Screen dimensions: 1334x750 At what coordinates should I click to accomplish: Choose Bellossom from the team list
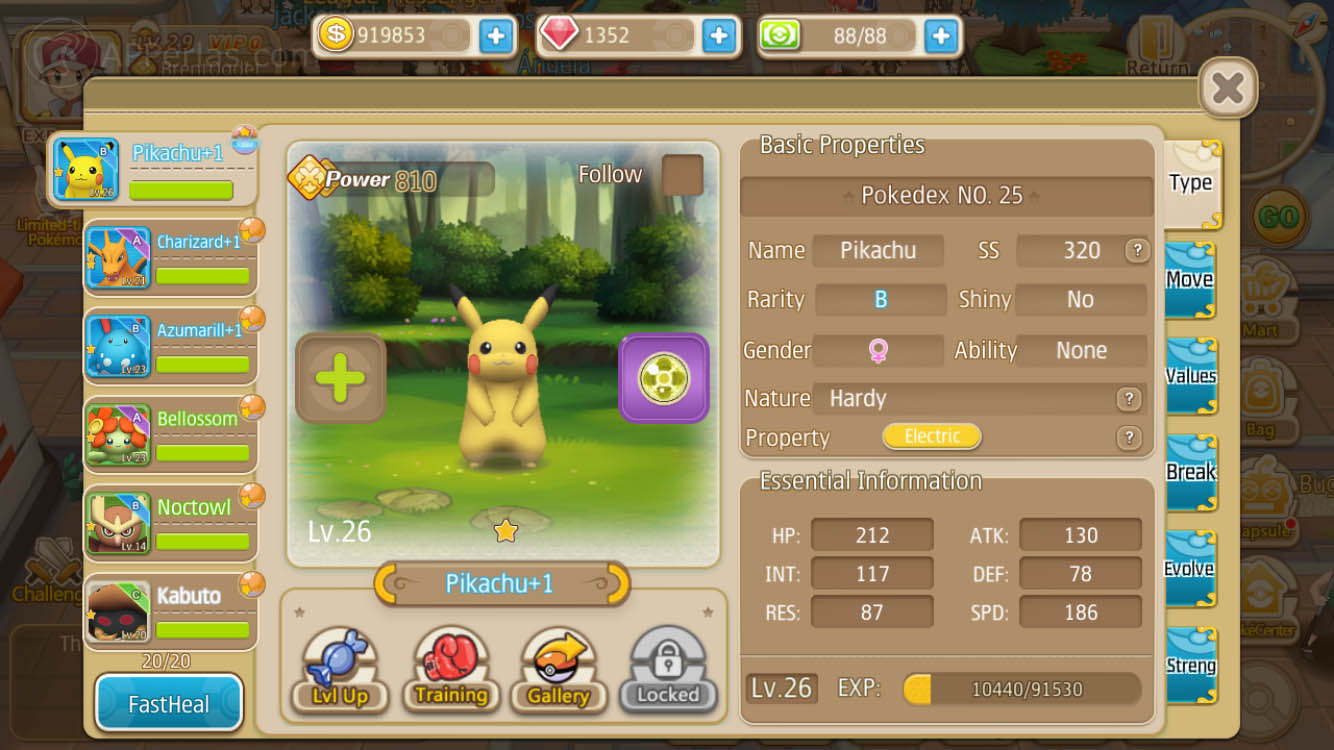(x=170, y=434)
